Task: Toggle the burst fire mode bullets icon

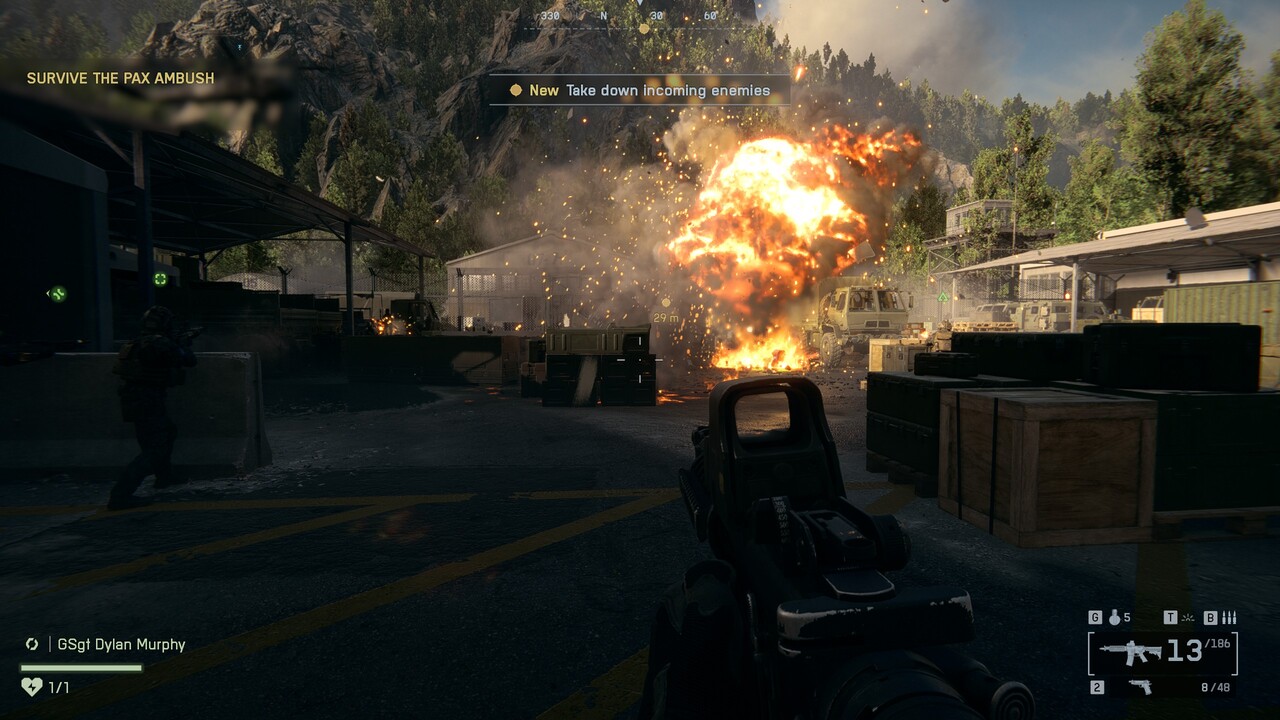Action: pos(1229,618)
